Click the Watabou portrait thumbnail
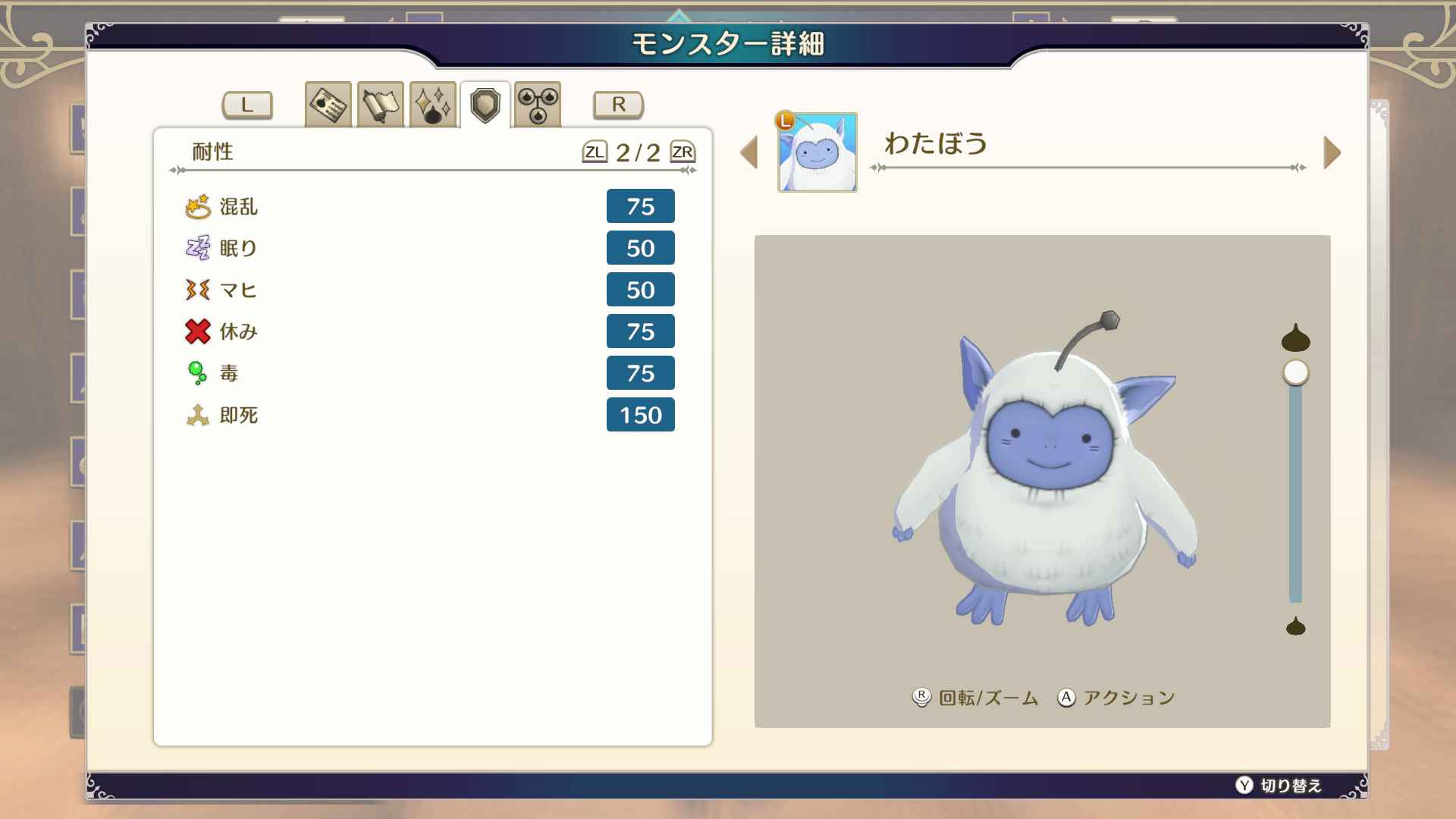This screenshot has height=819, width=1456. (x=817, y=152)
